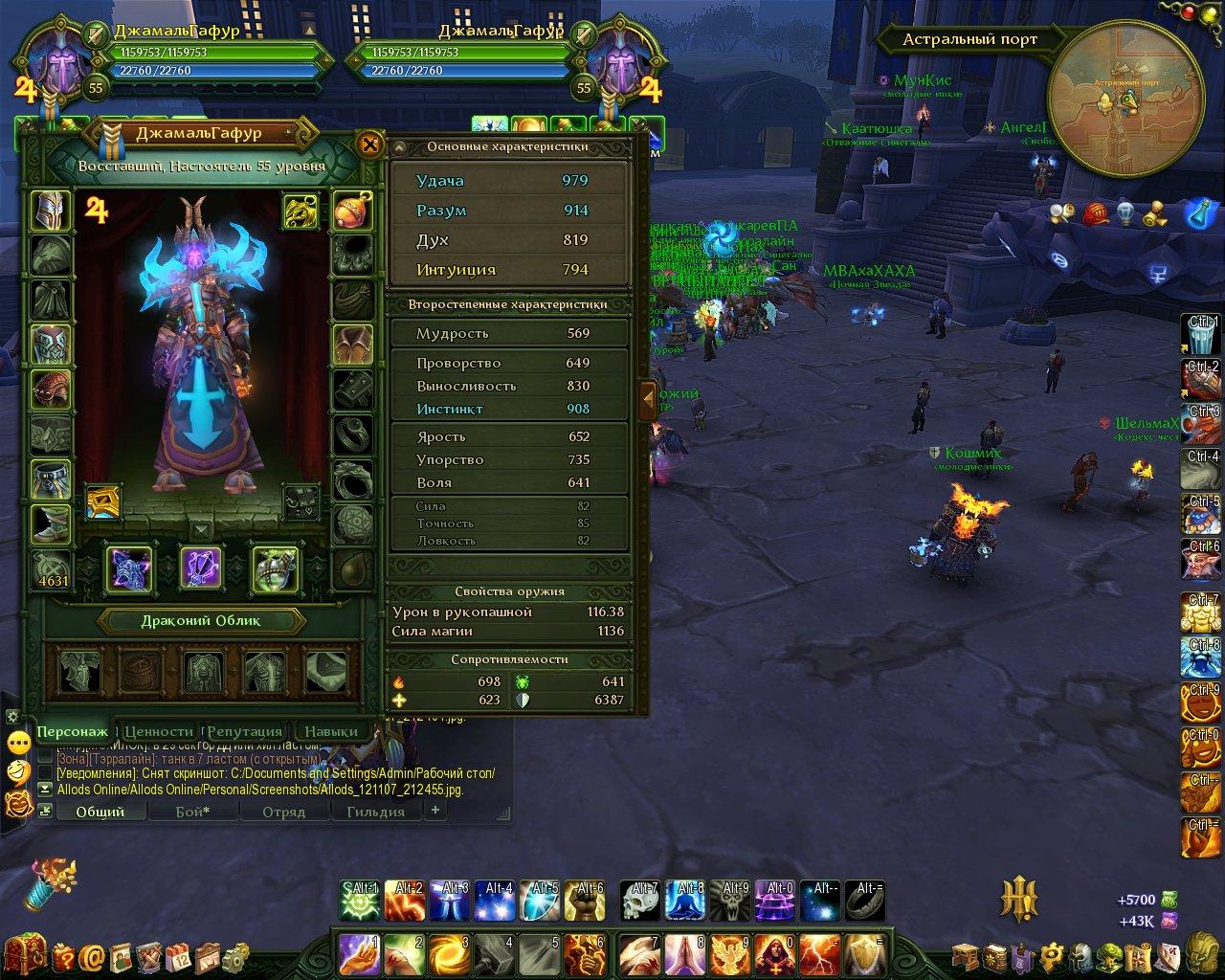Activate the phoenix ability in slot 9
The width and height of the screenshot is (1225, 980).
point(730,956)
